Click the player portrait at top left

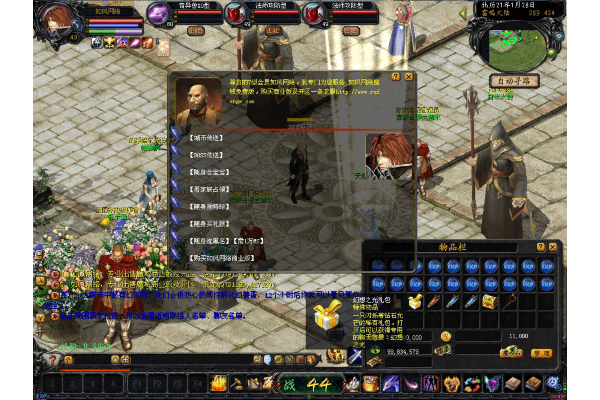60,22
